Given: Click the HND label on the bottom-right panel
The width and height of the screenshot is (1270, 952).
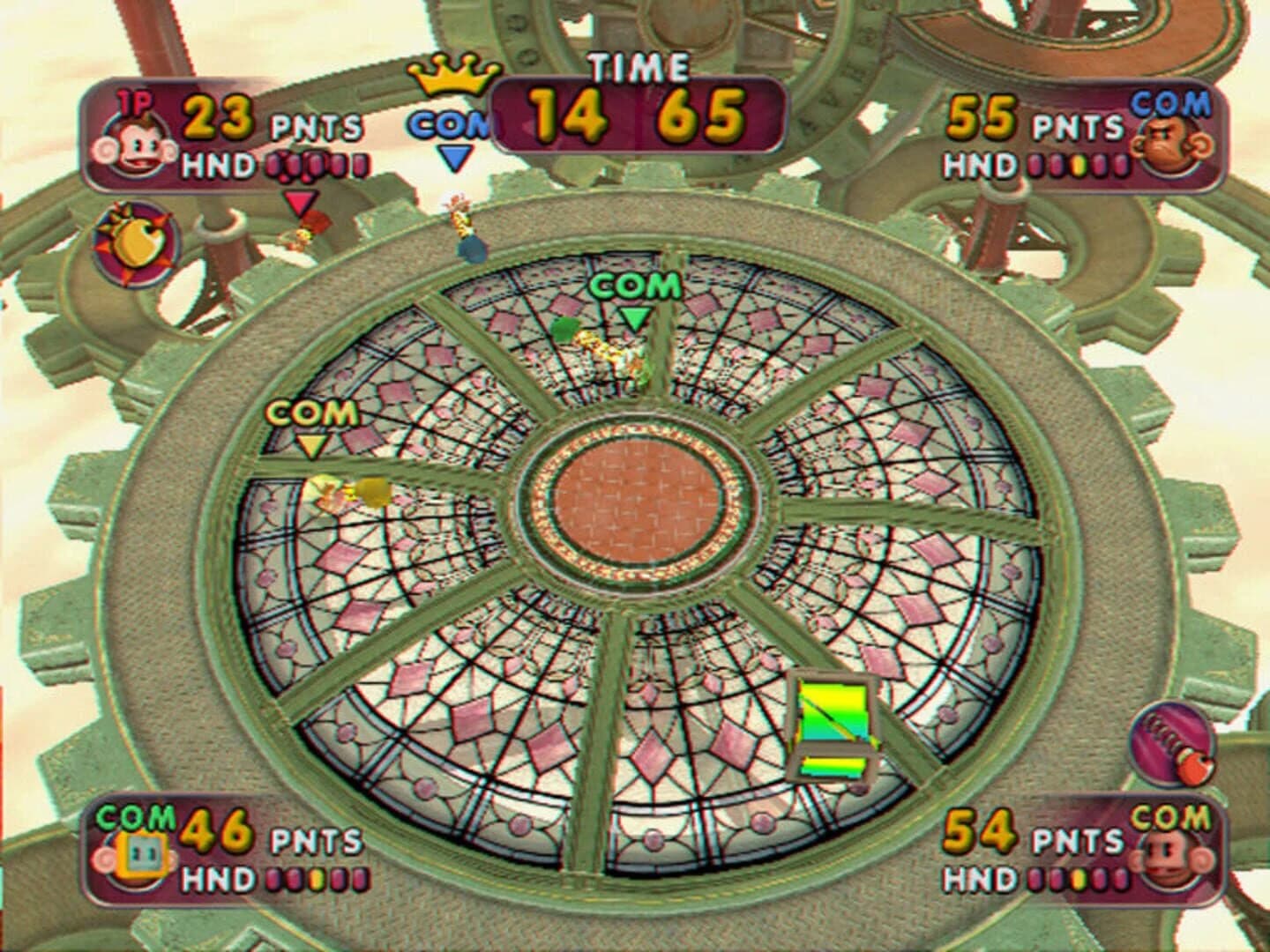Looking at the screenshot, I should pyautogui.click(x=979, y=879).
